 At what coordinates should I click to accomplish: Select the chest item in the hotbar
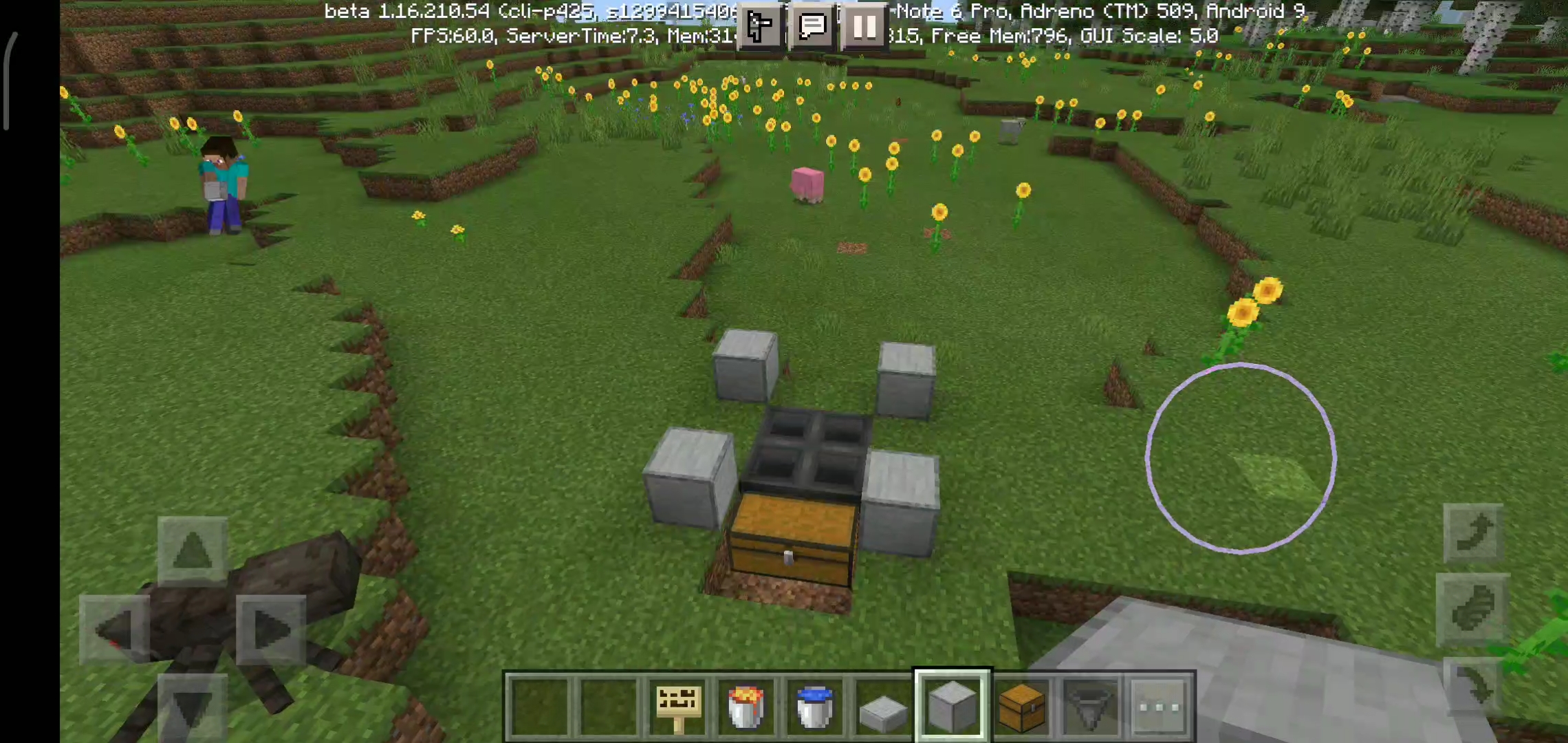click(1021, 707)
